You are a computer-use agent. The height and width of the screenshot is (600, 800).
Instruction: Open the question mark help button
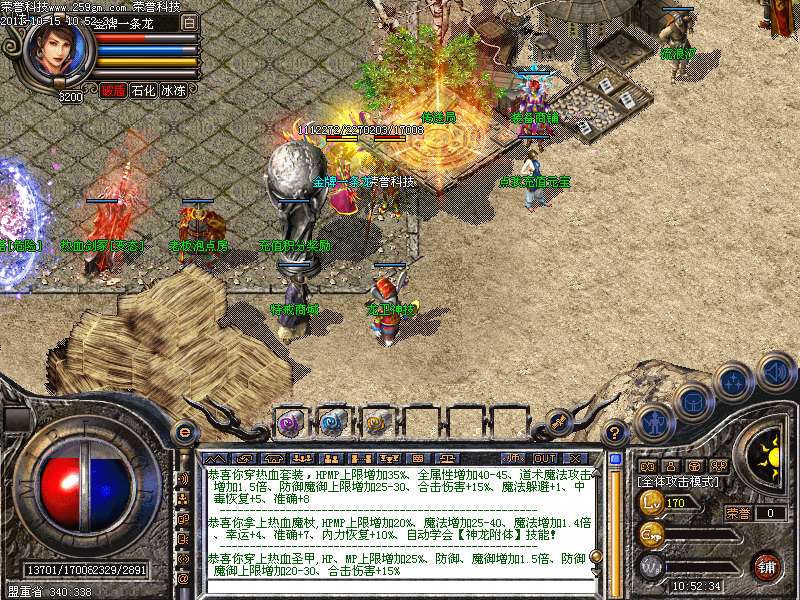[x=616, y=431]
